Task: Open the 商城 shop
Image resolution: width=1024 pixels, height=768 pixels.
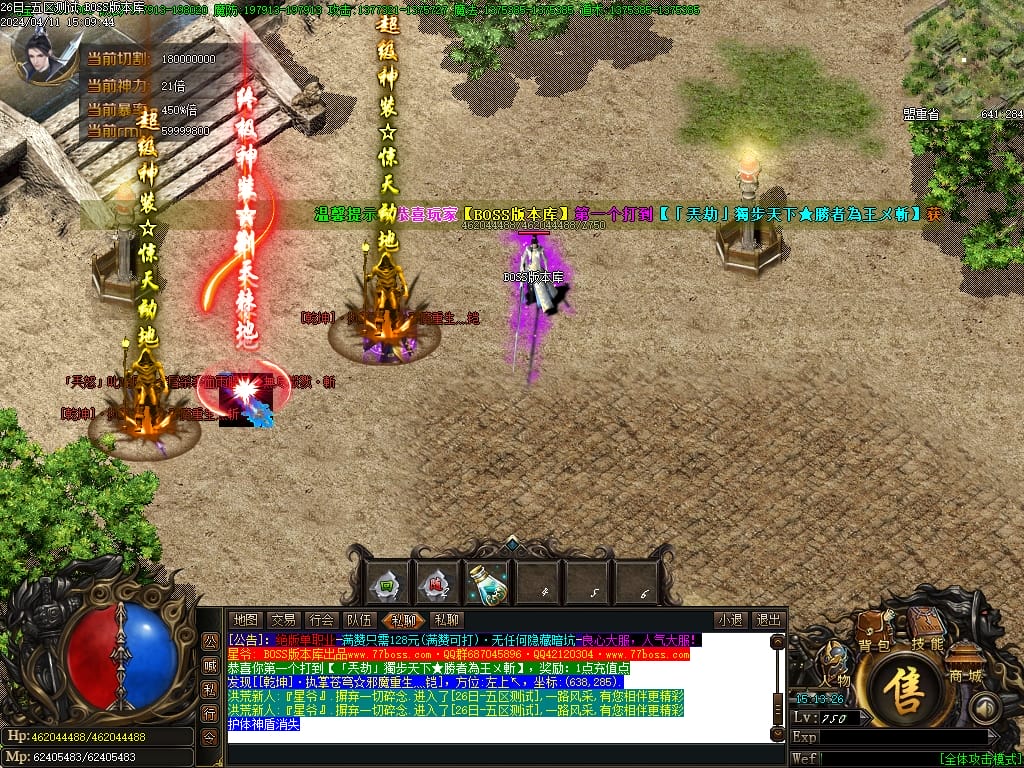Action: [x=965, y=663]
